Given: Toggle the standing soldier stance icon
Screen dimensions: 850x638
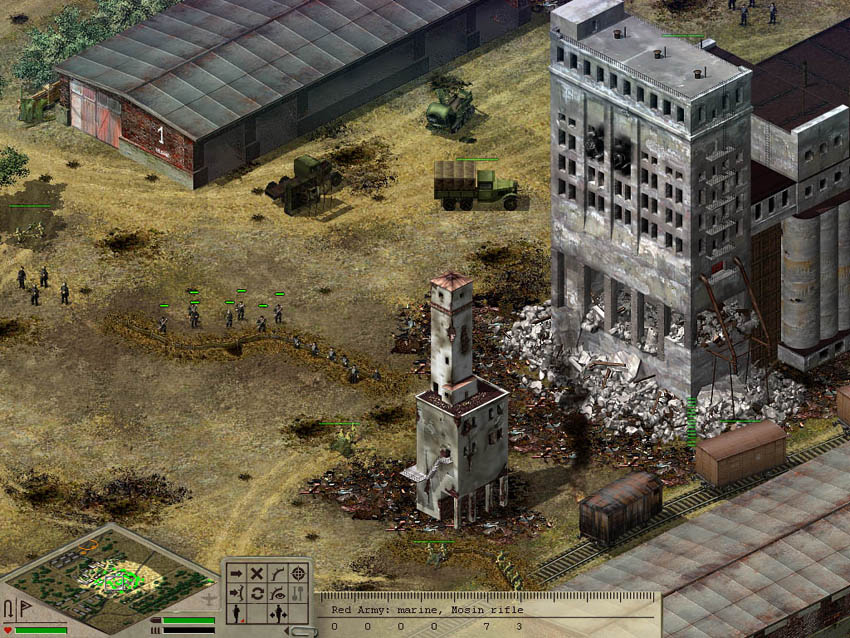Looking at the screenshot, I should 237,613.
